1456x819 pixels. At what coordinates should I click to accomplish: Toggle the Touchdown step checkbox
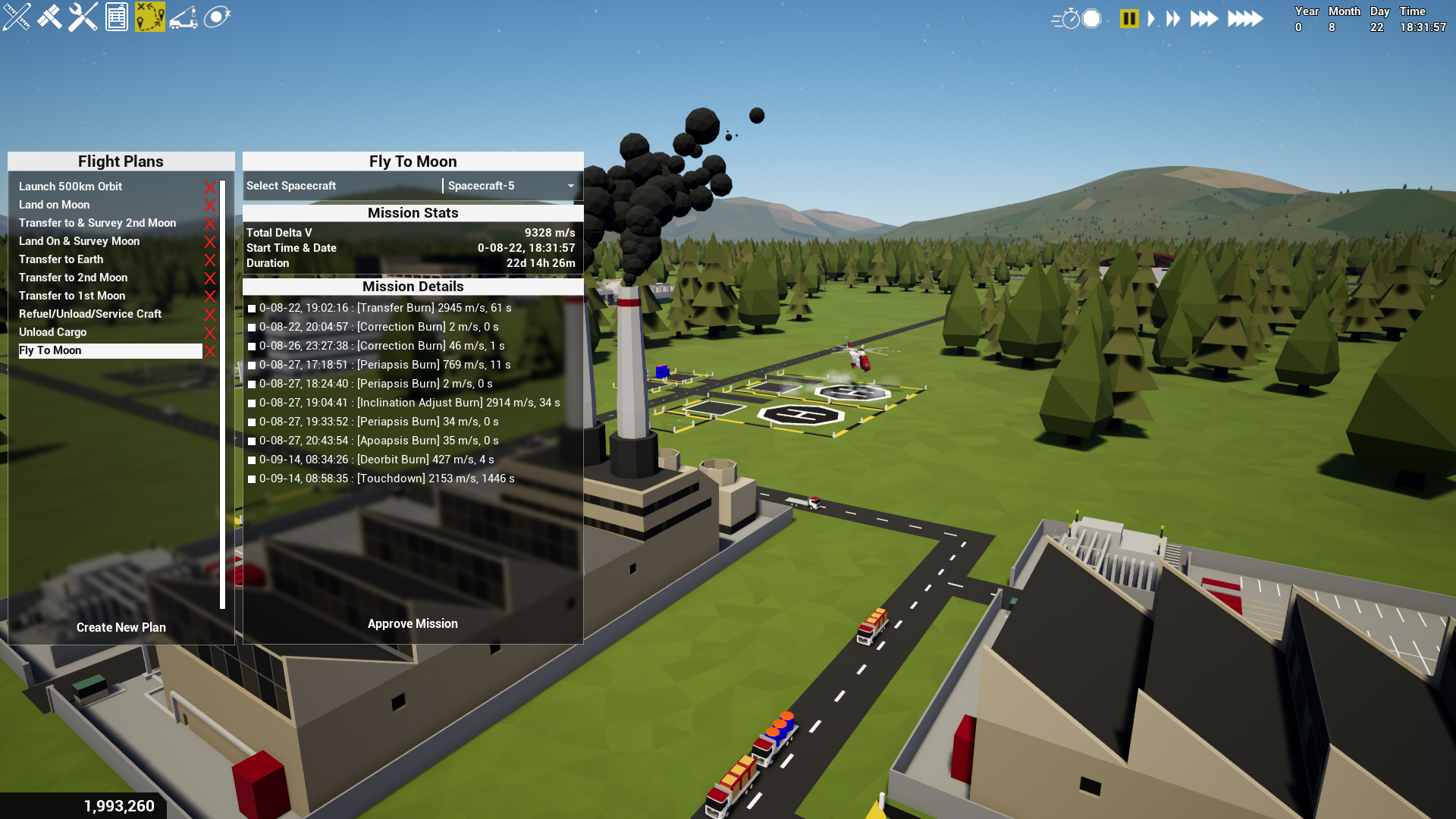(x=252, y=479)
